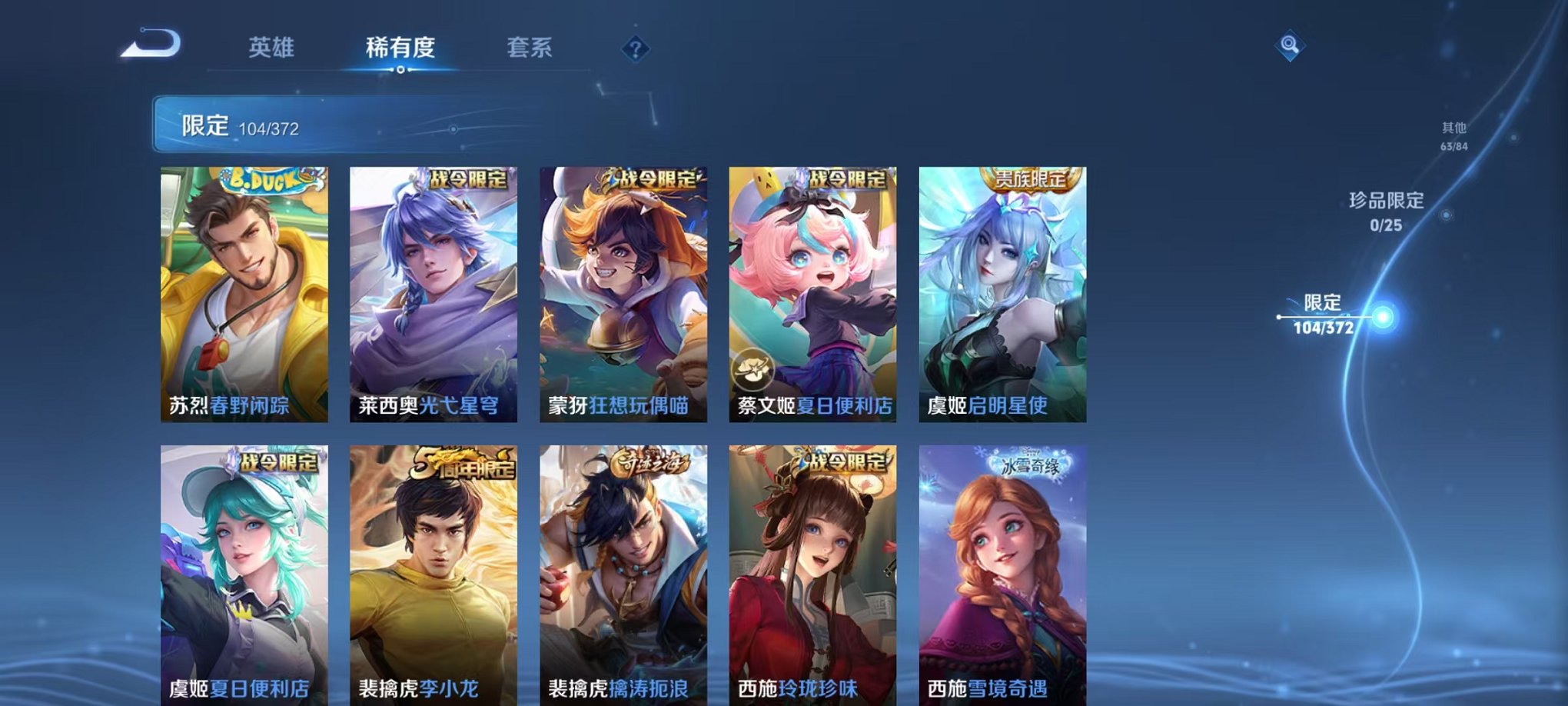Select the 稀有度 tab
The width and height of the screenshot is (1568, 706).
401,46
